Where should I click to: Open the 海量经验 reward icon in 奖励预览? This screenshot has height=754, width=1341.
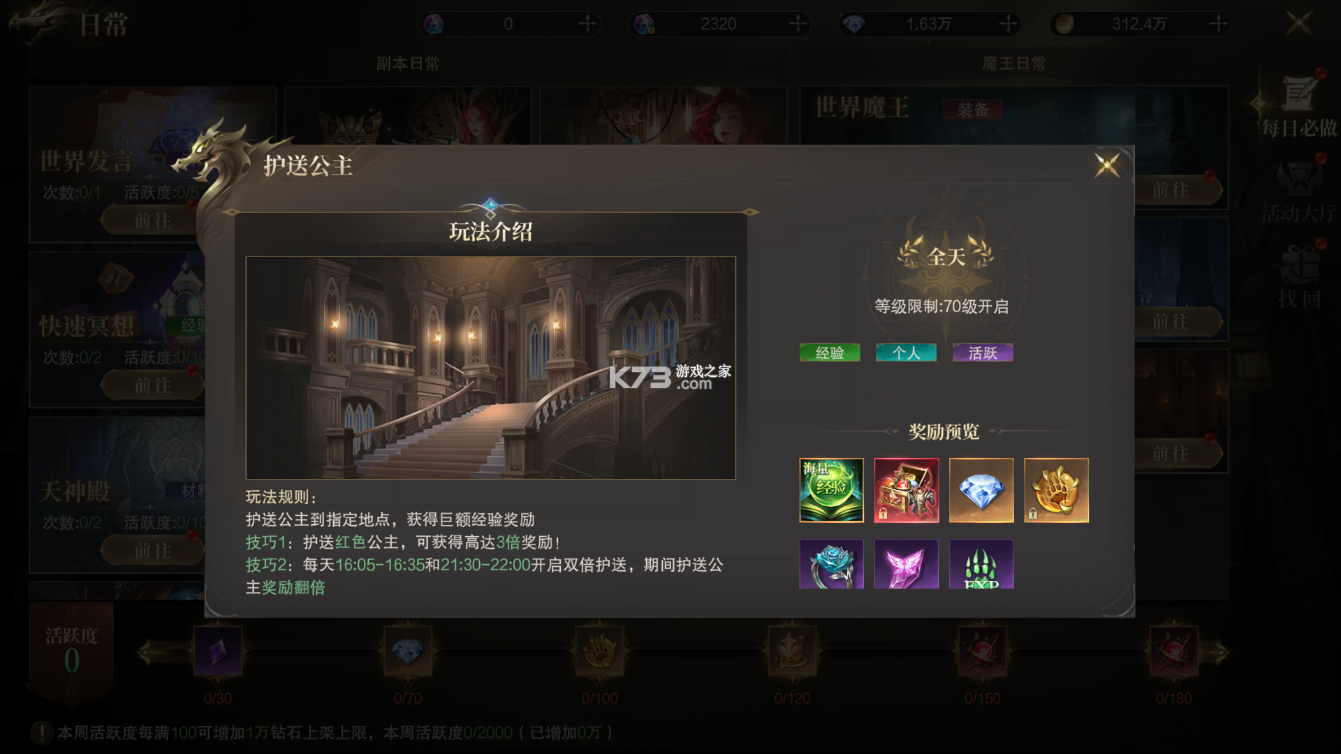coord(830,490)
